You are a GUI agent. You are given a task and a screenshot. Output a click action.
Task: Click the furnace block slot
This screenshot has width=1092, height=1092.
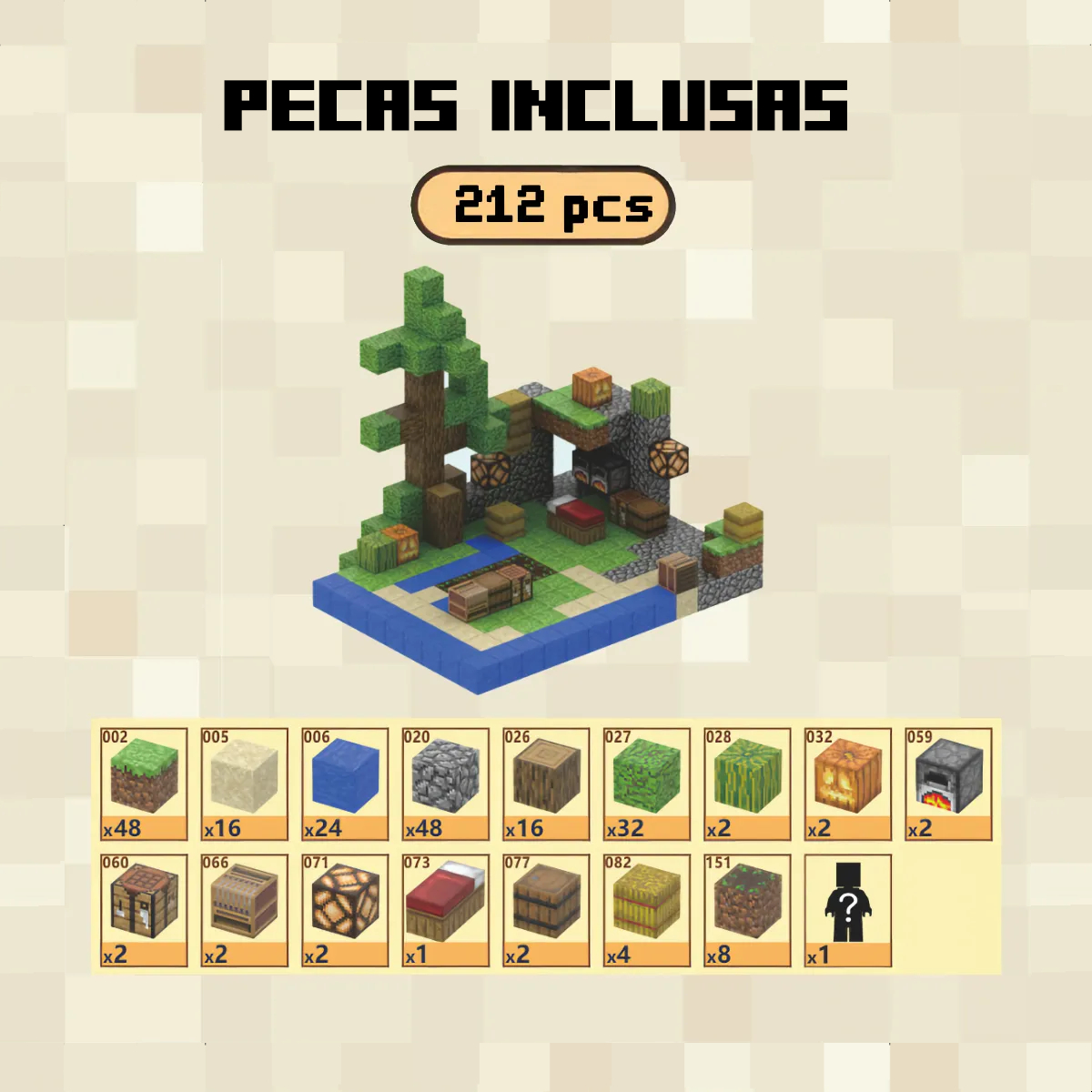(x=948, y=784)
